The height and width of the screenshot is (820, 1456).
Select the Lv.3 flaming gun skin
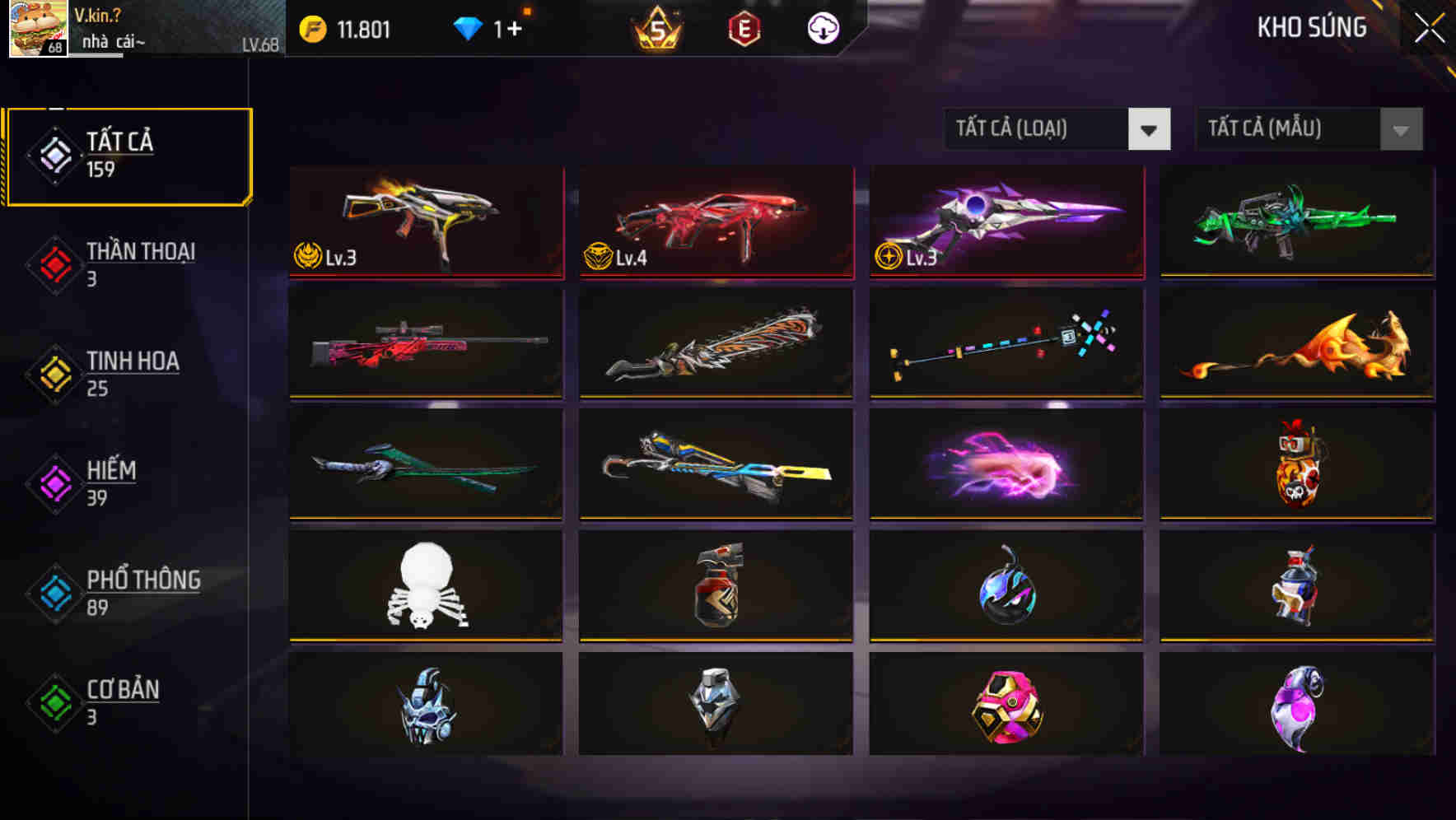(x=426, y=222)
